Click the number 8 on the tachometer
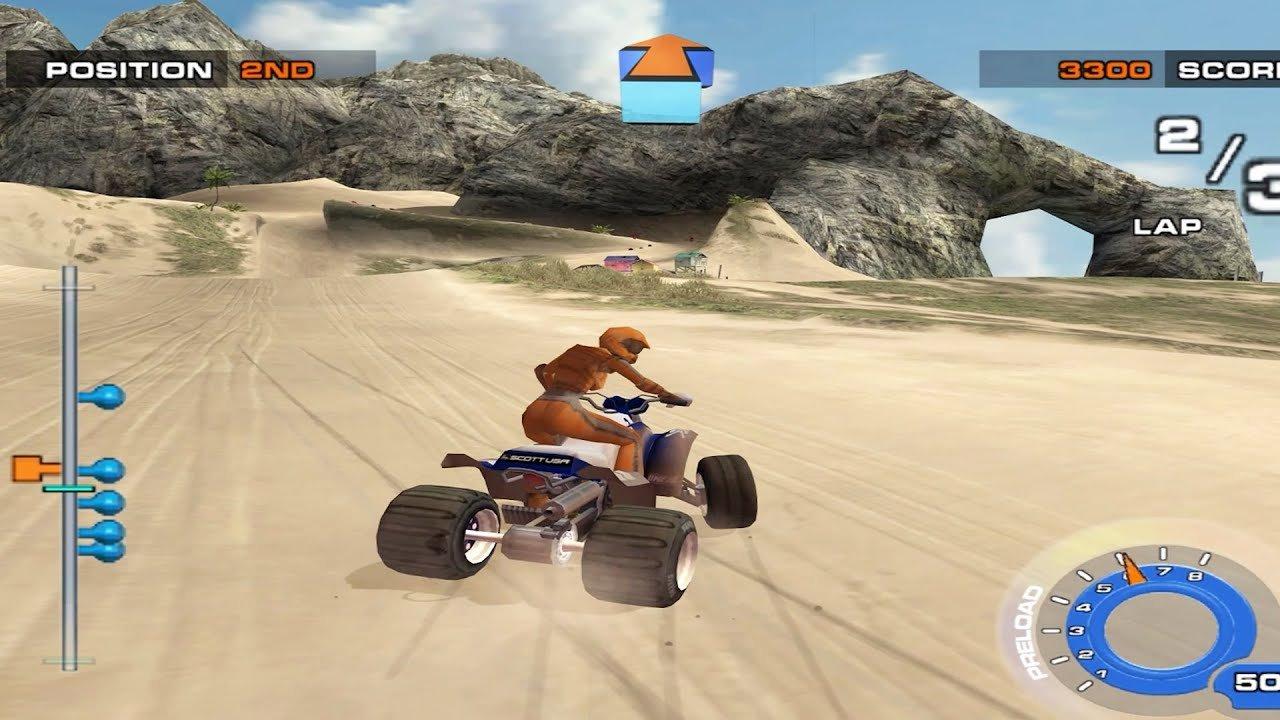 click(x=1197, y=575)
